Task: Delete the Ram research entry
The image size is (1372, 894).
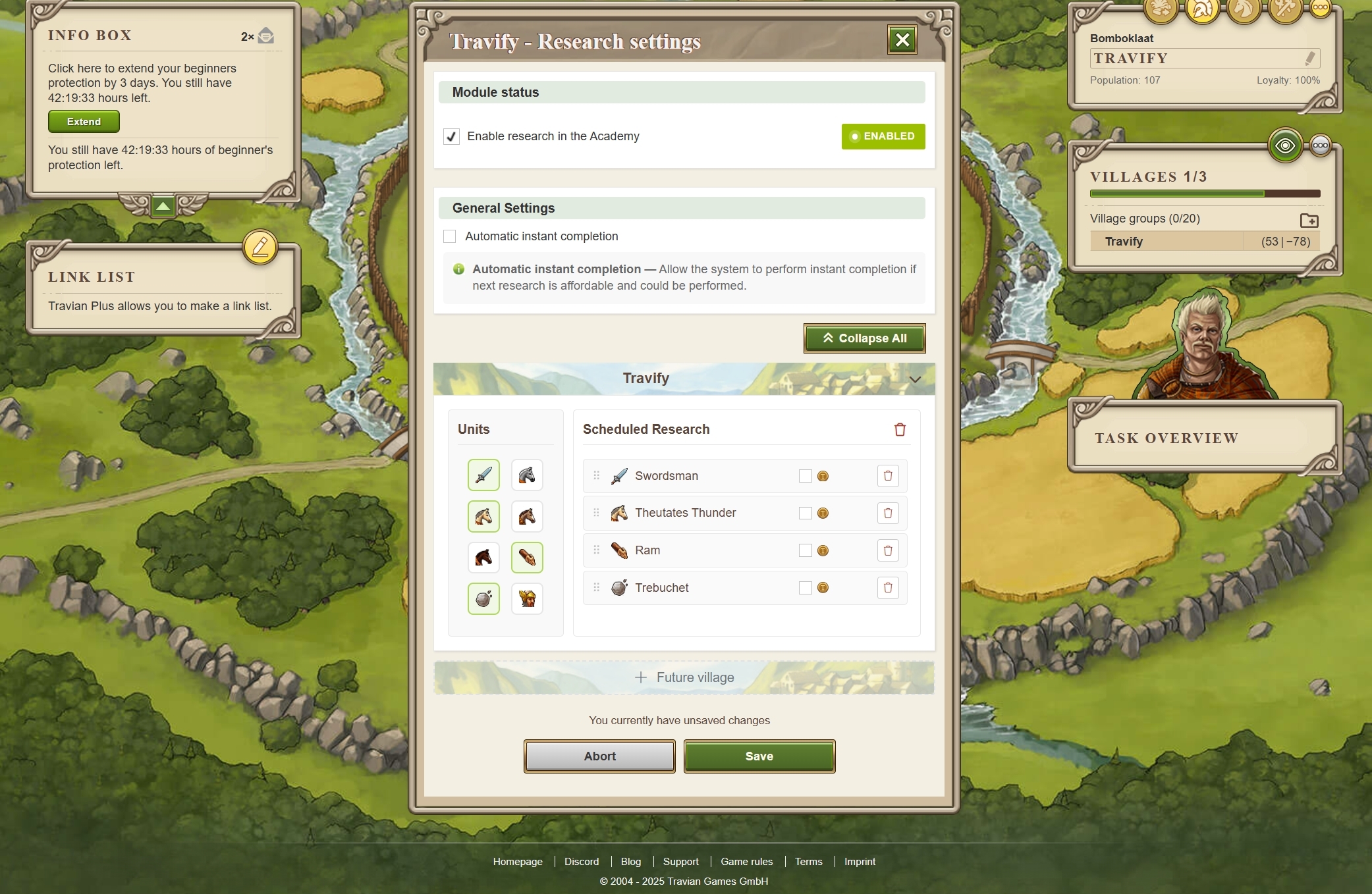Action: click(x=888, y=550)
